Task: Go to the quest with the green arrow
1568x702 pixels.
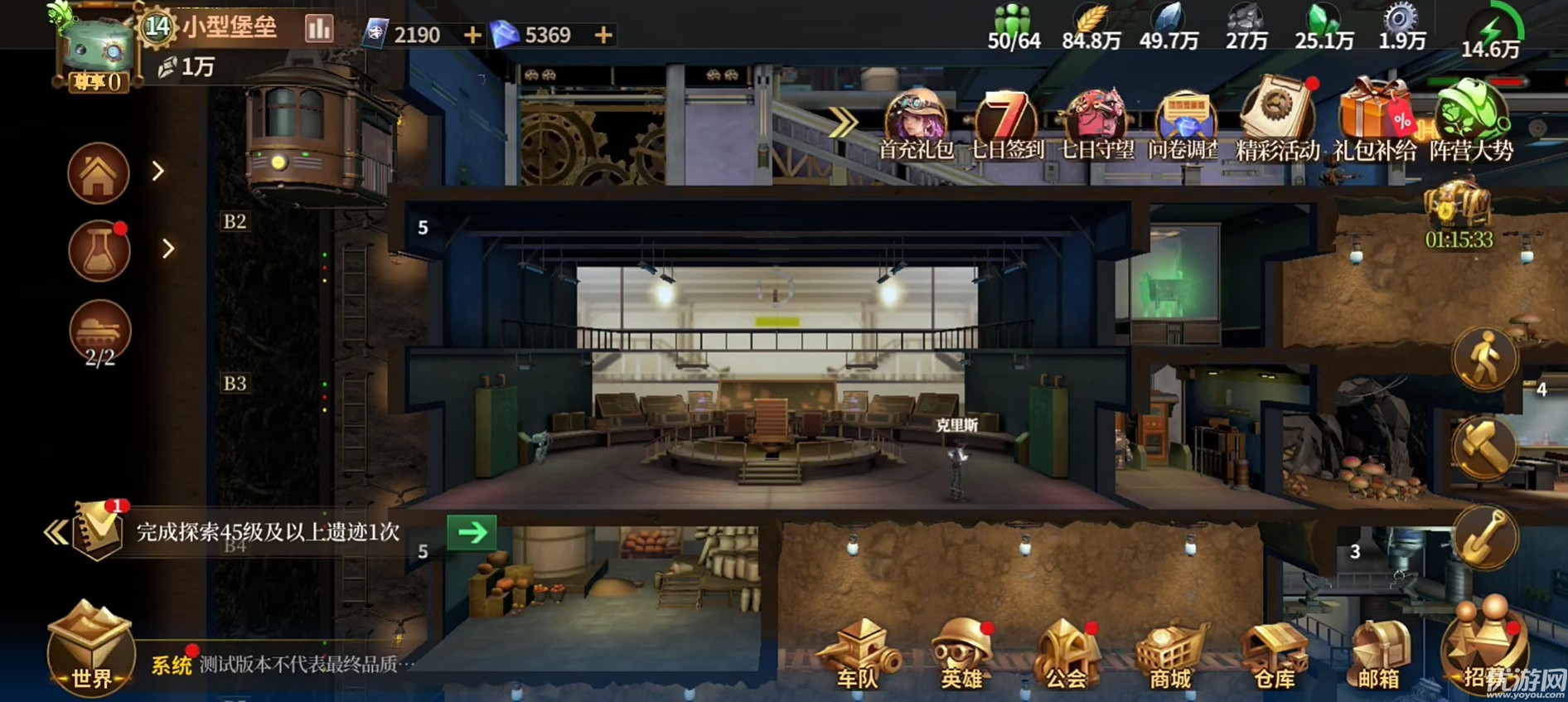Action: [x=472, y=532]
